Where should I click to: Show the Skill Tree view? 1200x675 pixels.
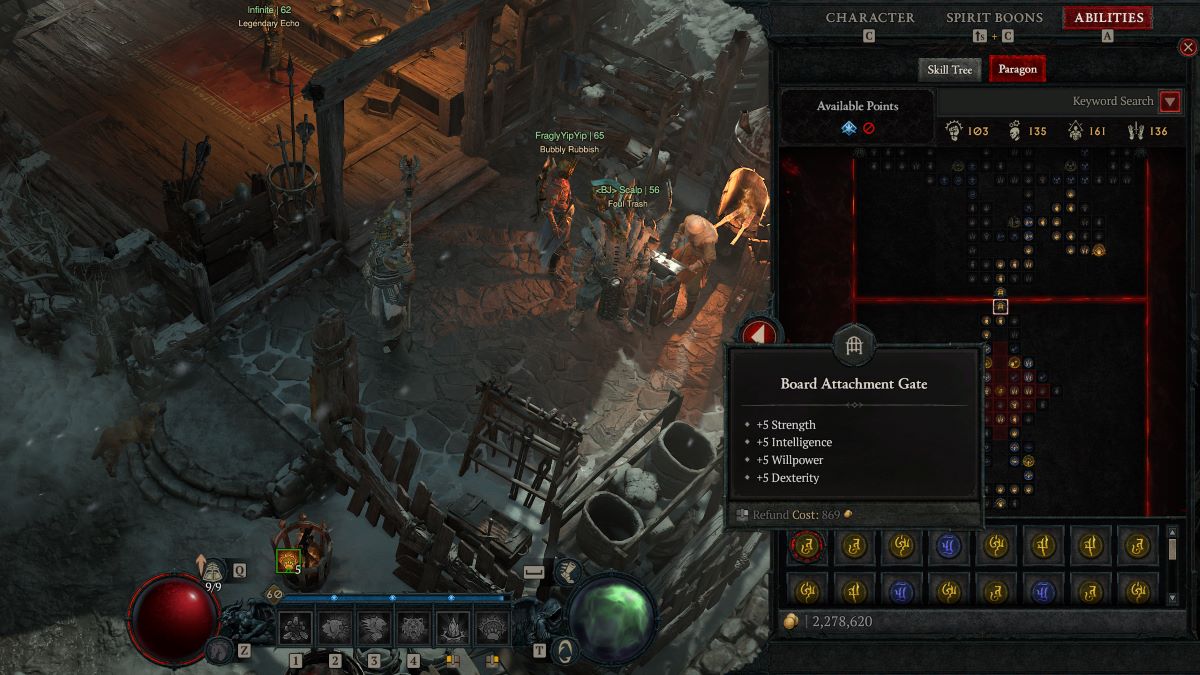click(x=949, y=69)
